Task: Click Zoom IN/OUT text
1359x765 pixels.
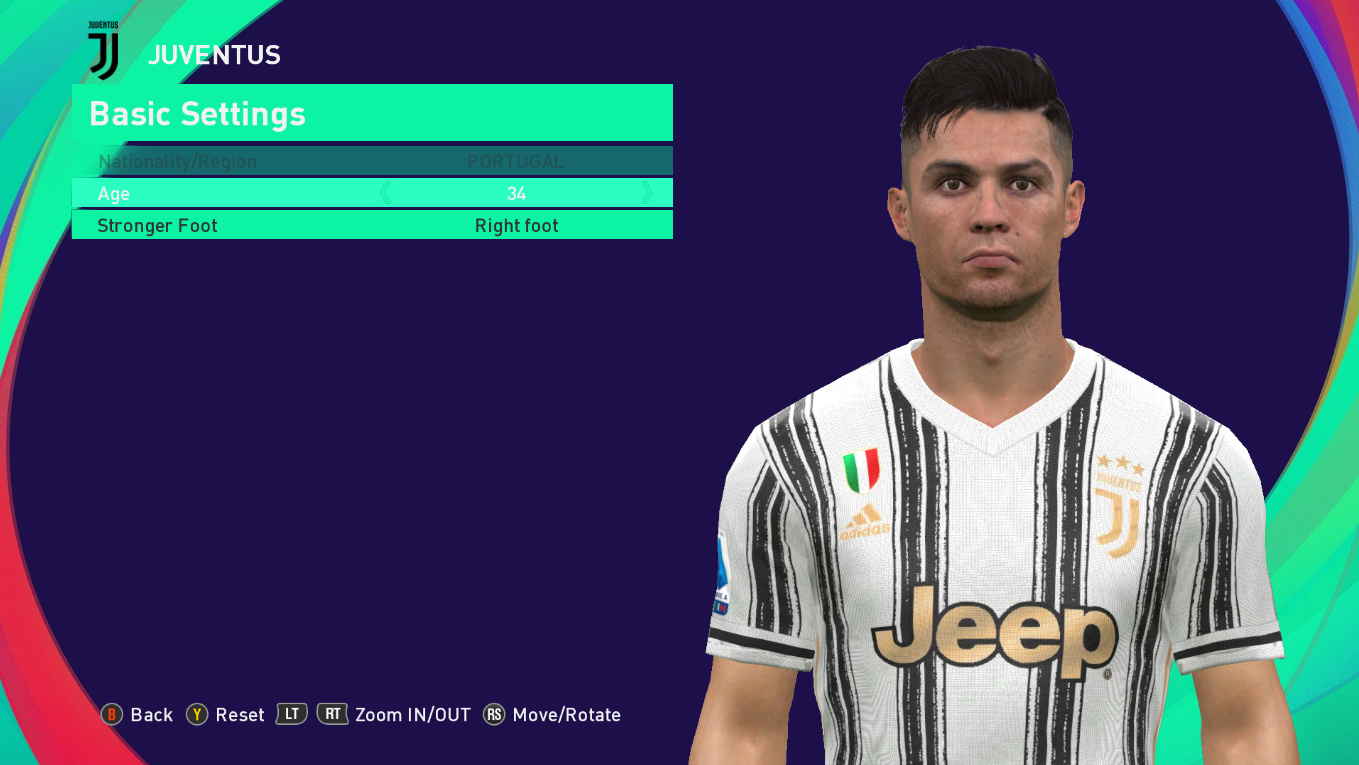Action: (413, 715)
